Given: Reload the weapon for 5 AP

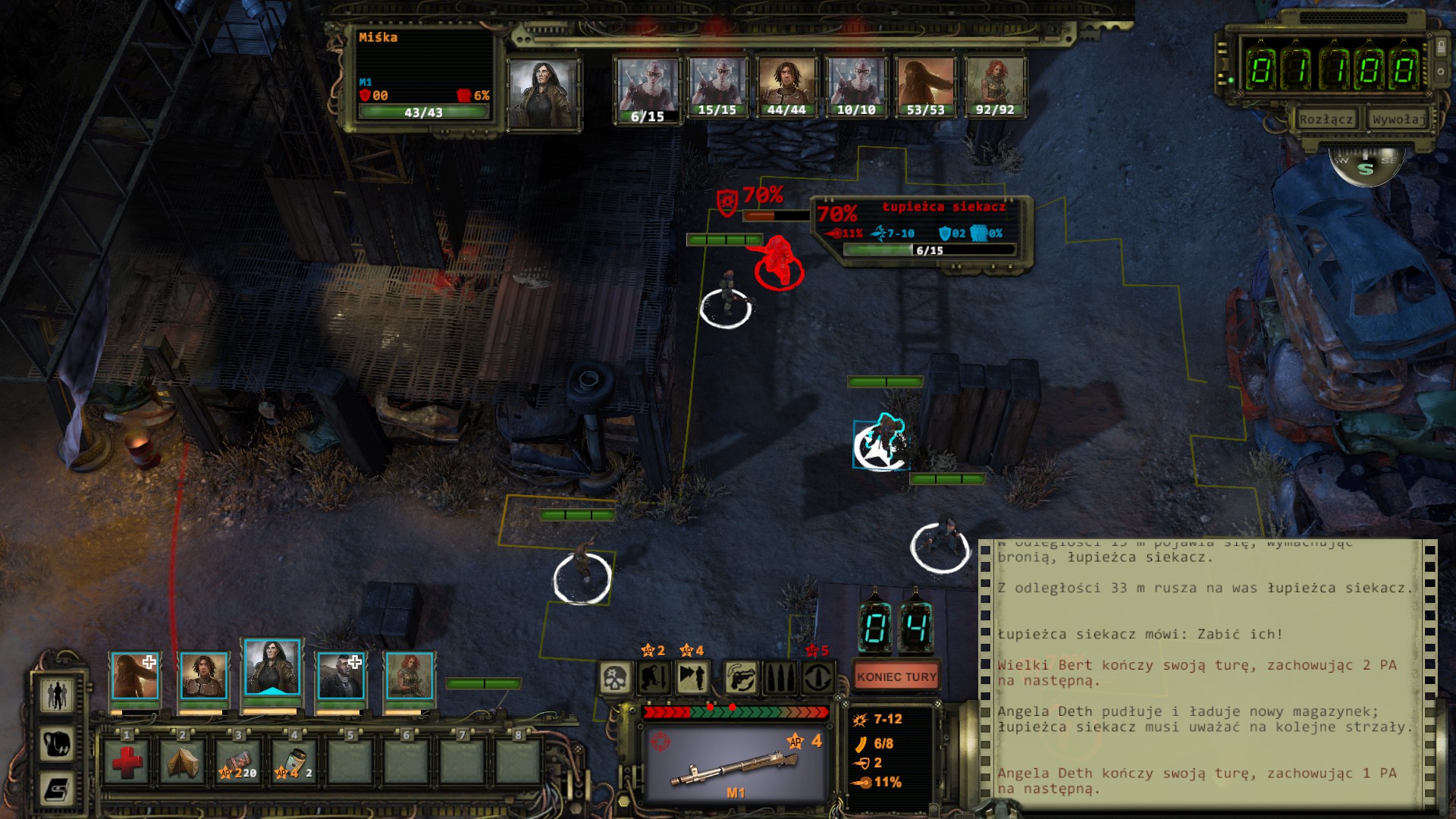Looking at the screenshot, I should 817,677.
